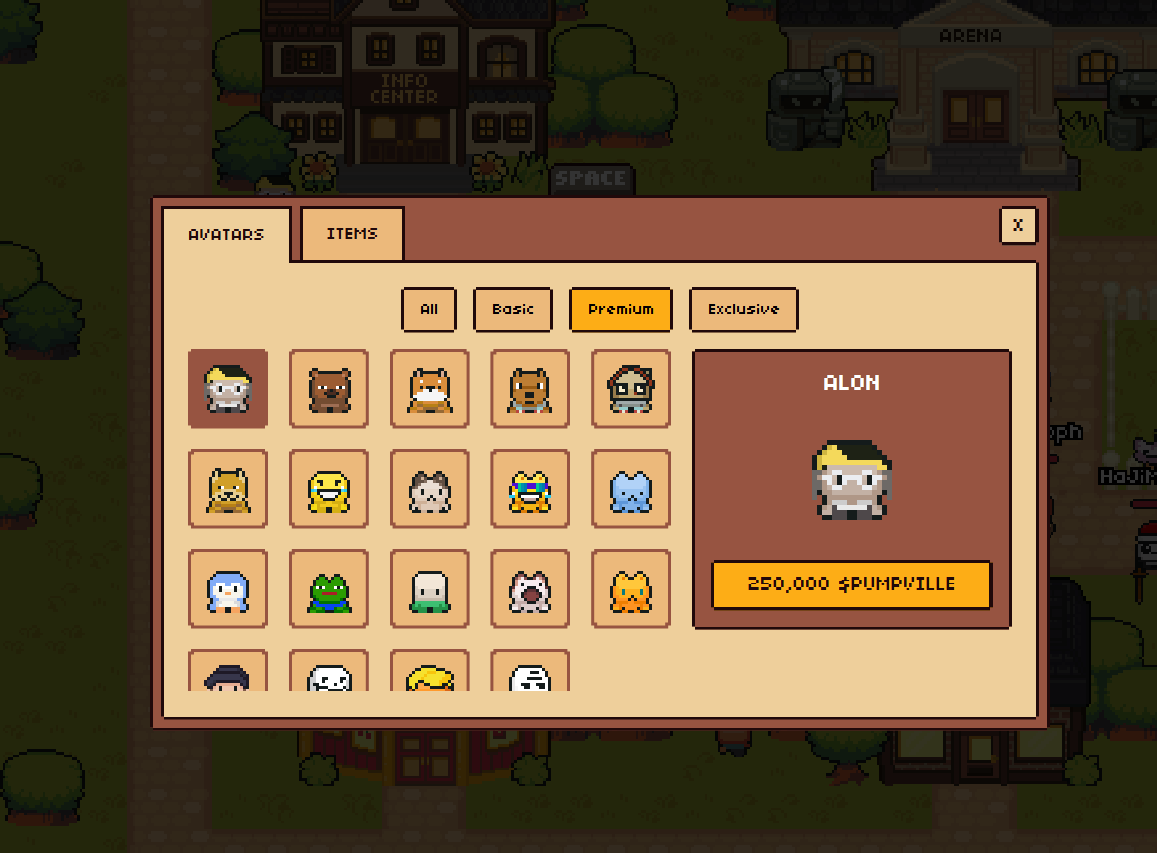The width and height of the screenshot is (1157, 853).
Task: Choose the Exclusive avatar filter
Action: click(x=743, y=309)
